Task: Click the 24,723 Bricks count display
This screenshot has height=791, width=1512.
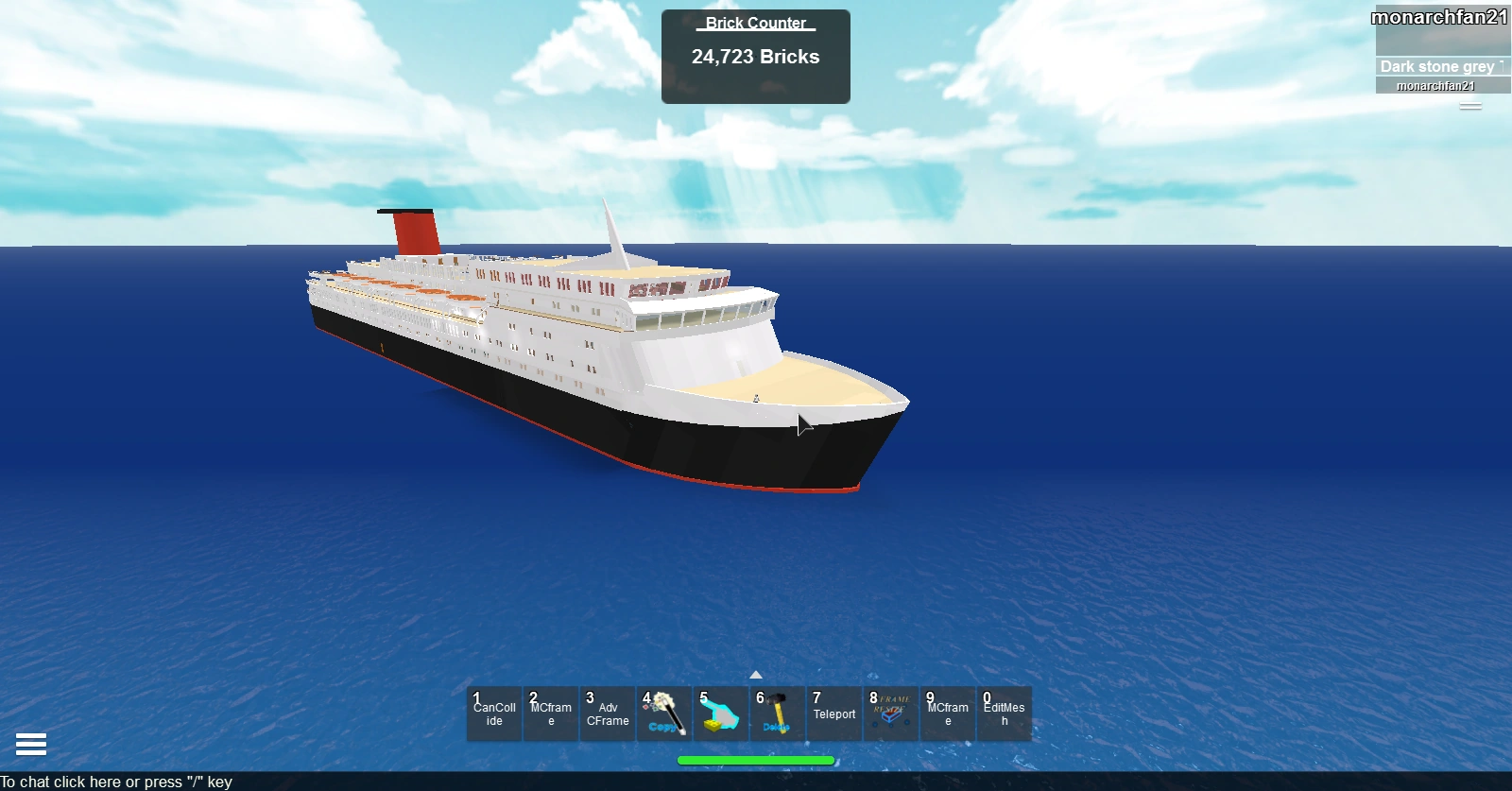Action: 756,57
